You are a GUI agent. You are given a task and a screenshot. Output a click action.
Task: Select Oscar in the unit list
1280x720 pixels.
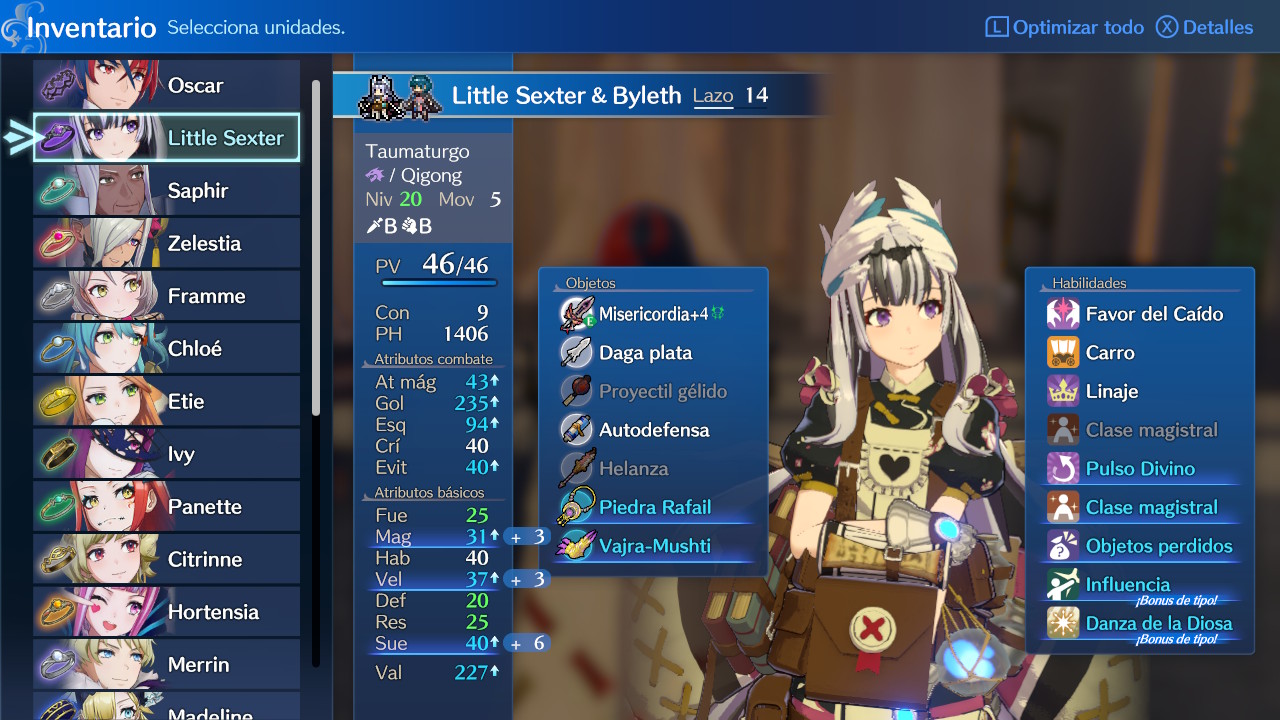167,85
